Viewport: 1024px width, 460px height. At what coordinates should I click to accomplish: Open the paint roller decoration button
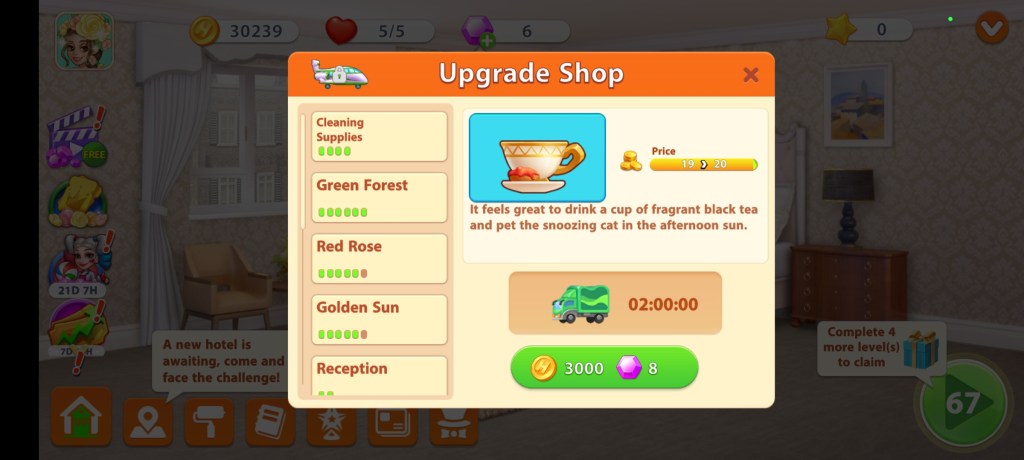[208, 423]
